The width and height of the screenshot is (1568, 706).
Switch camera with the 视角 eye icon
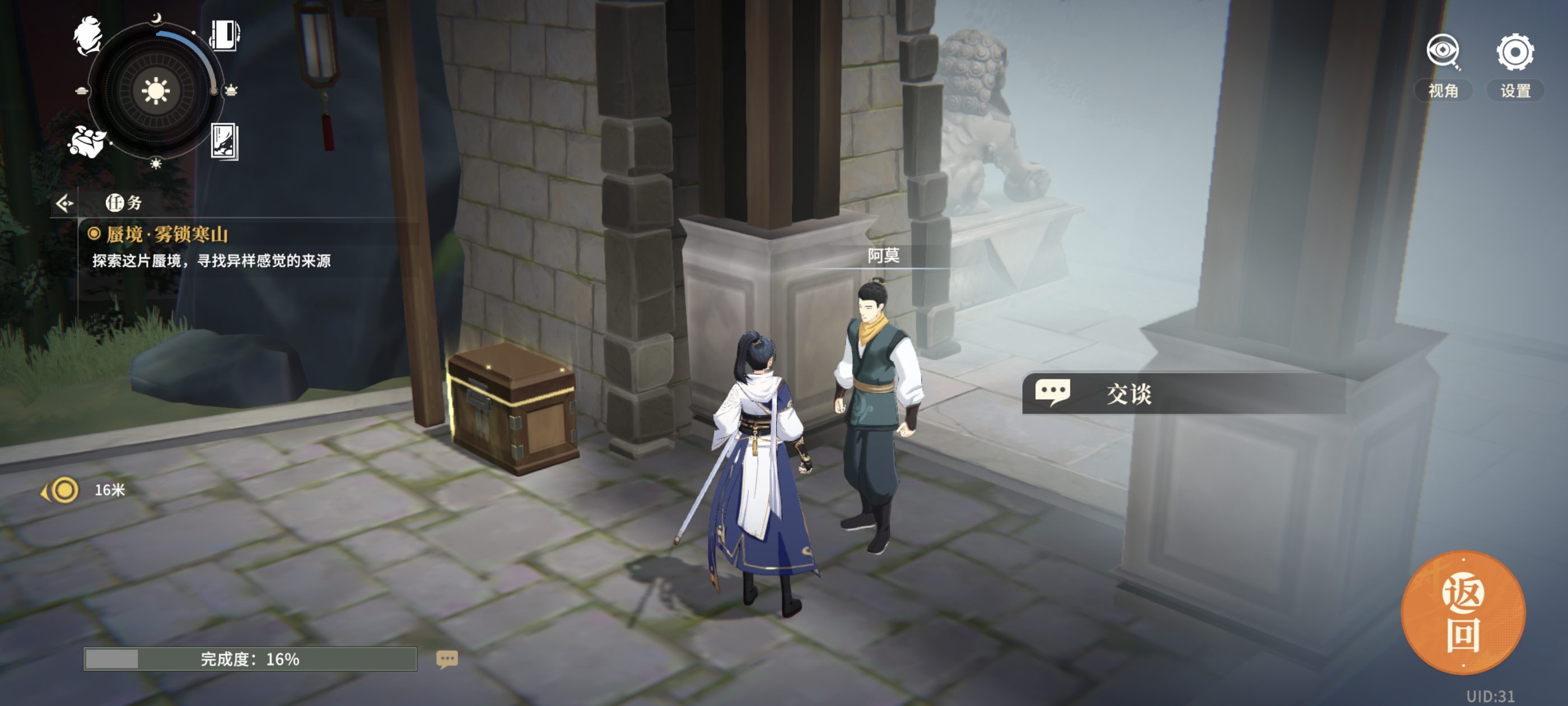[1443, 53]
